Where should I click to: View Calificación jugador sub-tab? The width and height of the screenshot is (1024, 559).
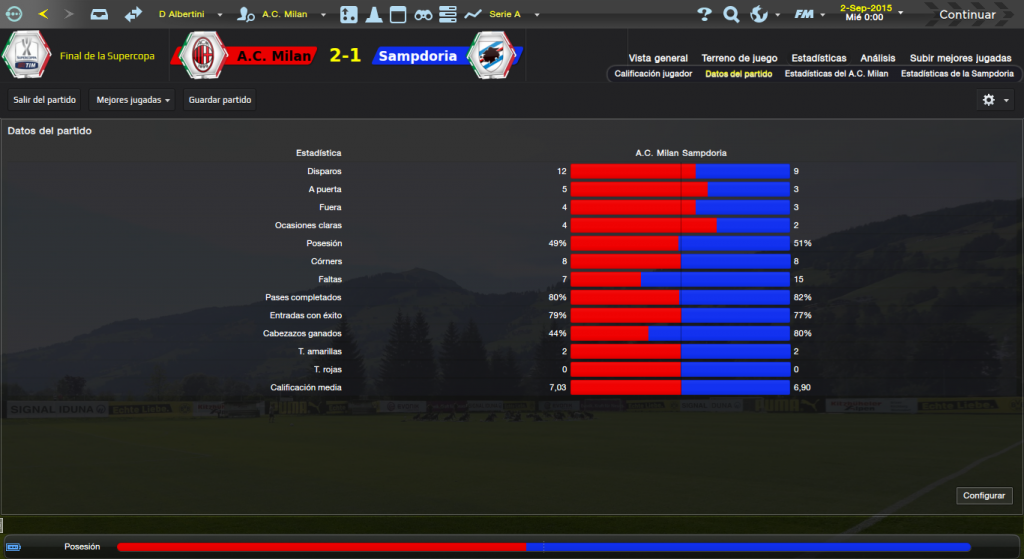[652, 74]
